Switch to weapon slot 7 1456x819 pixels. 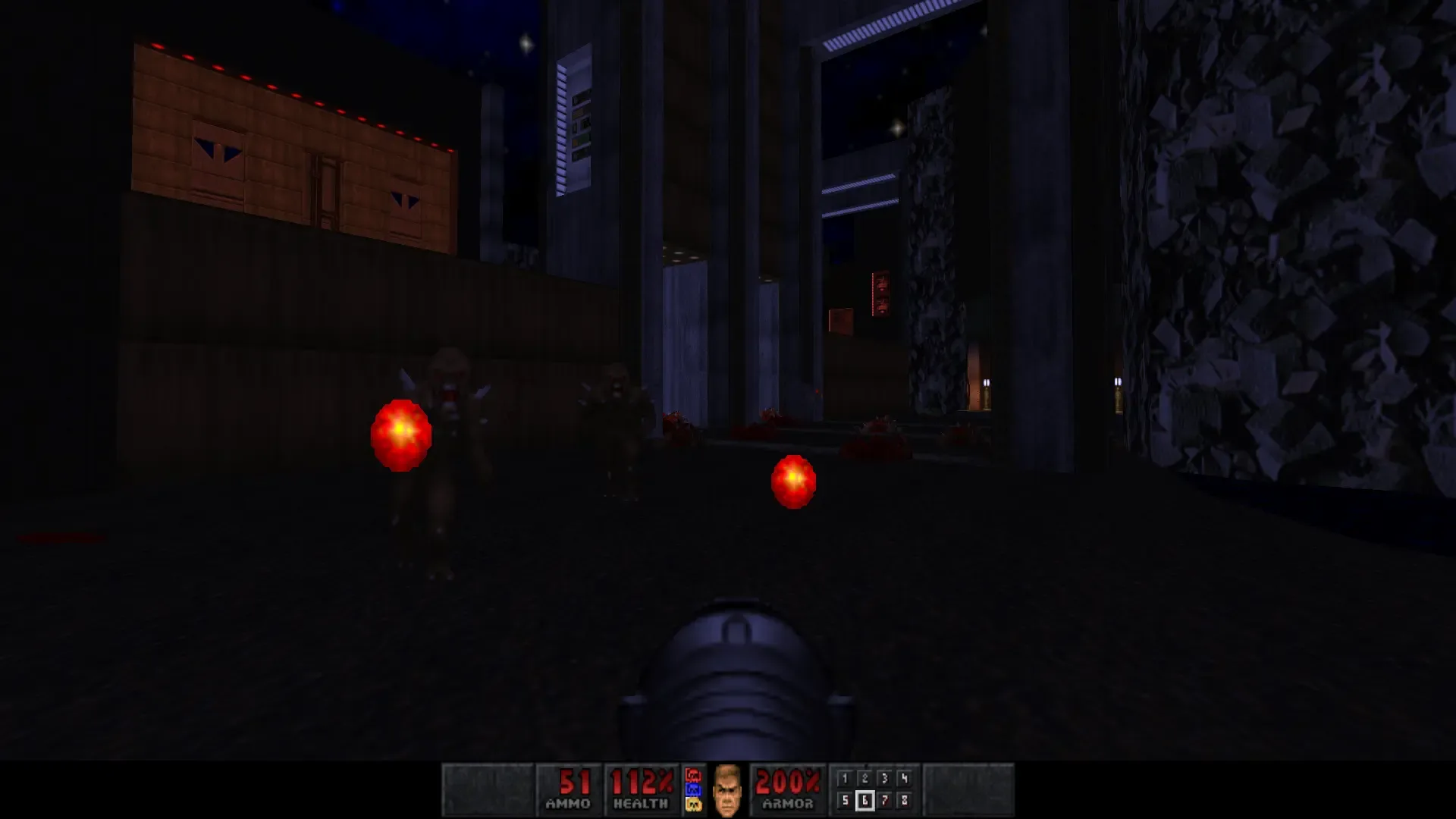point(886,800)
